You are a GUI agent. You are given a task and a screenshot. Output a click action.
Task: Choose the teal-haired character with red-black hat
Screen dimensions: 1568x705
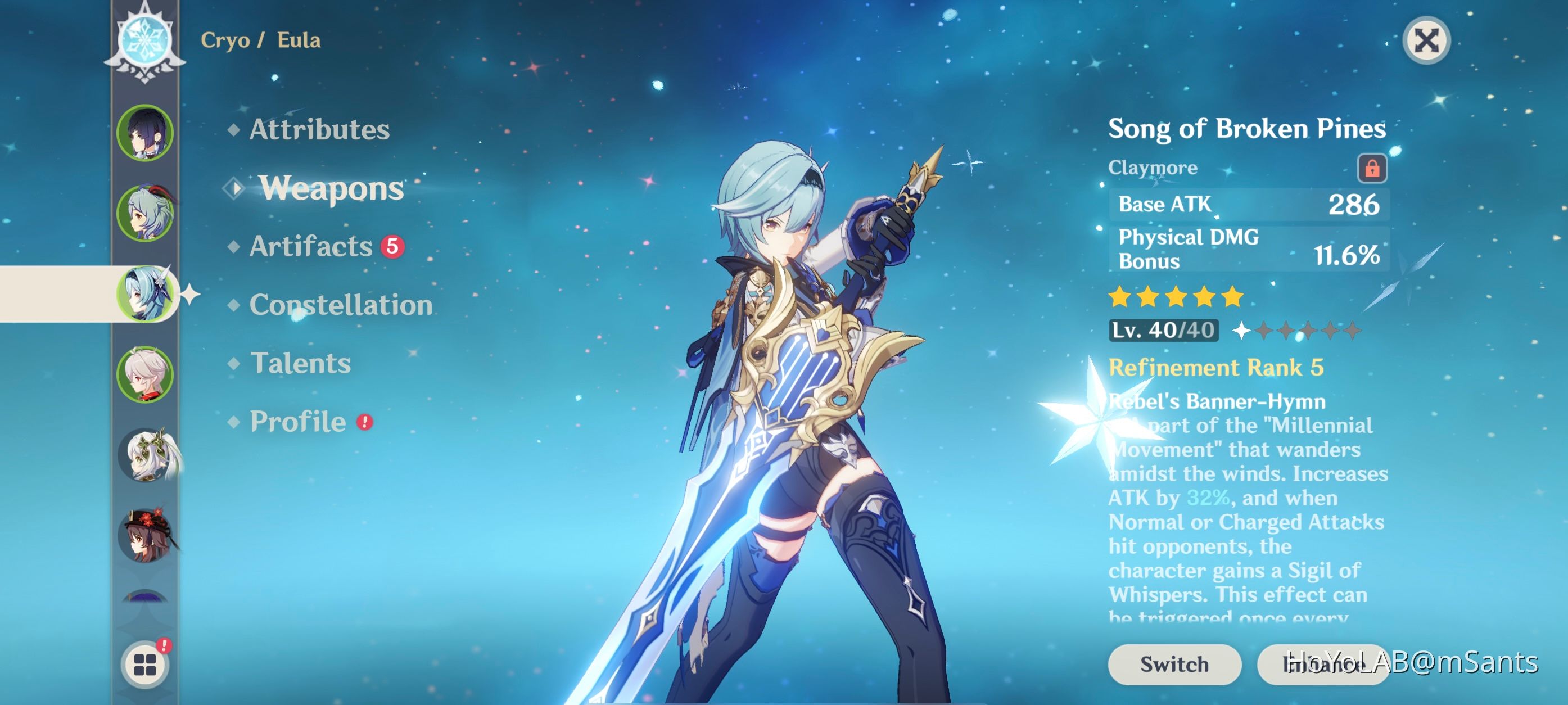click(145, 213)
